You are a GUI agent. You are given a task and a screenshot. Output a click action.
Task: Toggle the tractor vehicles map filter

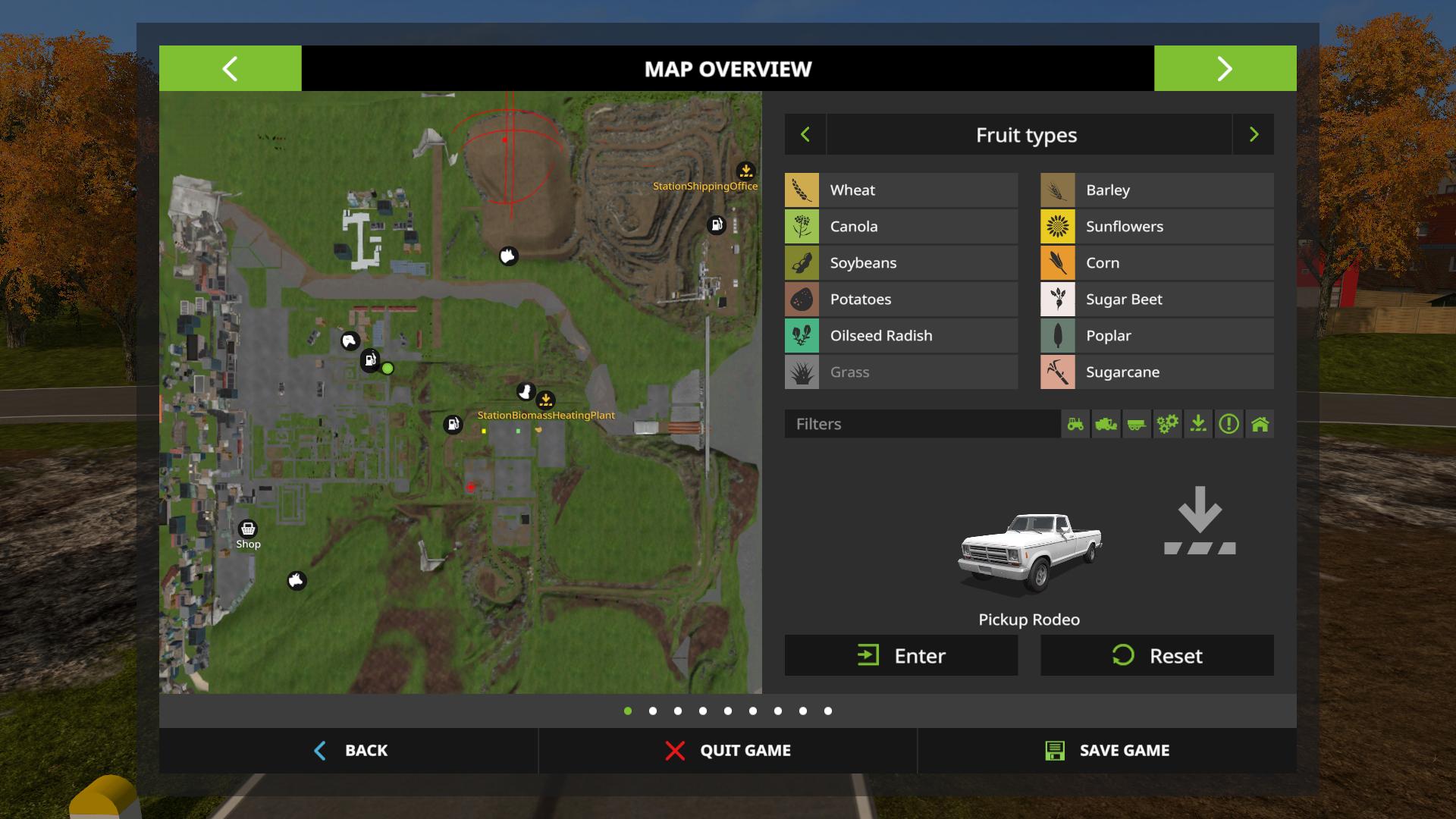(x=1075, y=424)
